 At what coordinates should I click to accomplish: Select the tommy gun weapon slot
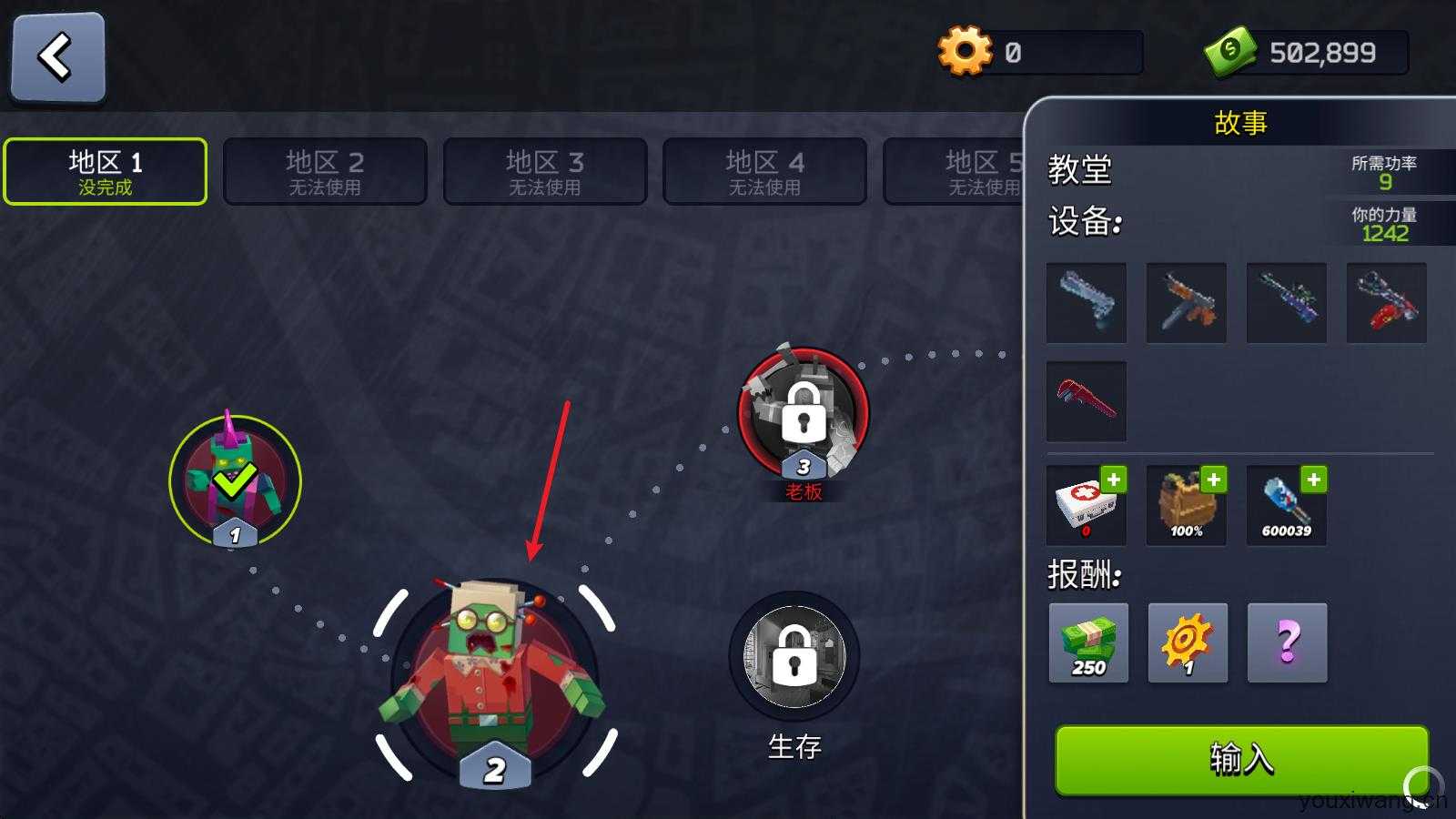(x=1187, y=302)
